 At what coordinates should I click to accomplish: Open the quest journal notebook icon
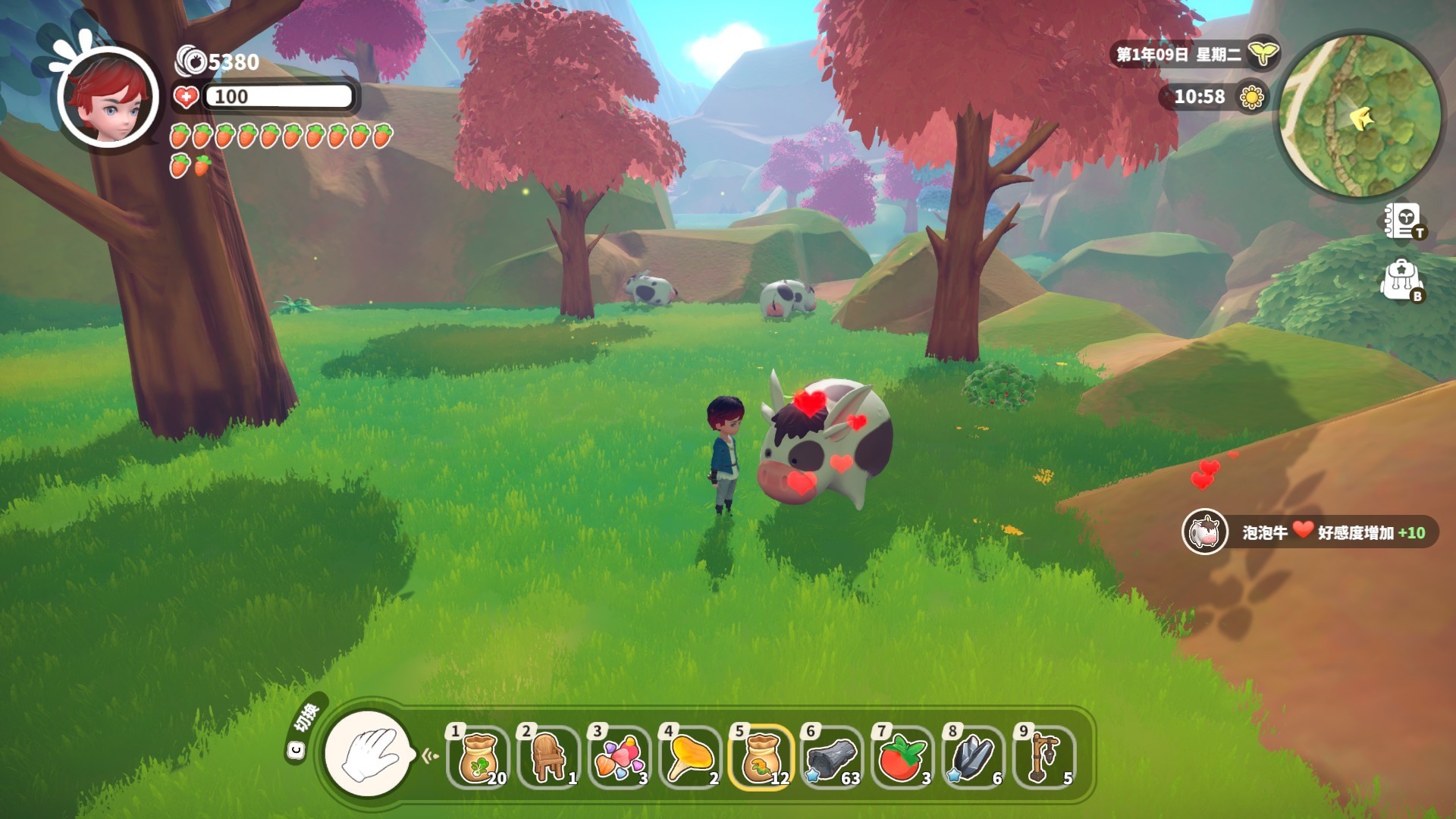click(x=1401, y=221)
